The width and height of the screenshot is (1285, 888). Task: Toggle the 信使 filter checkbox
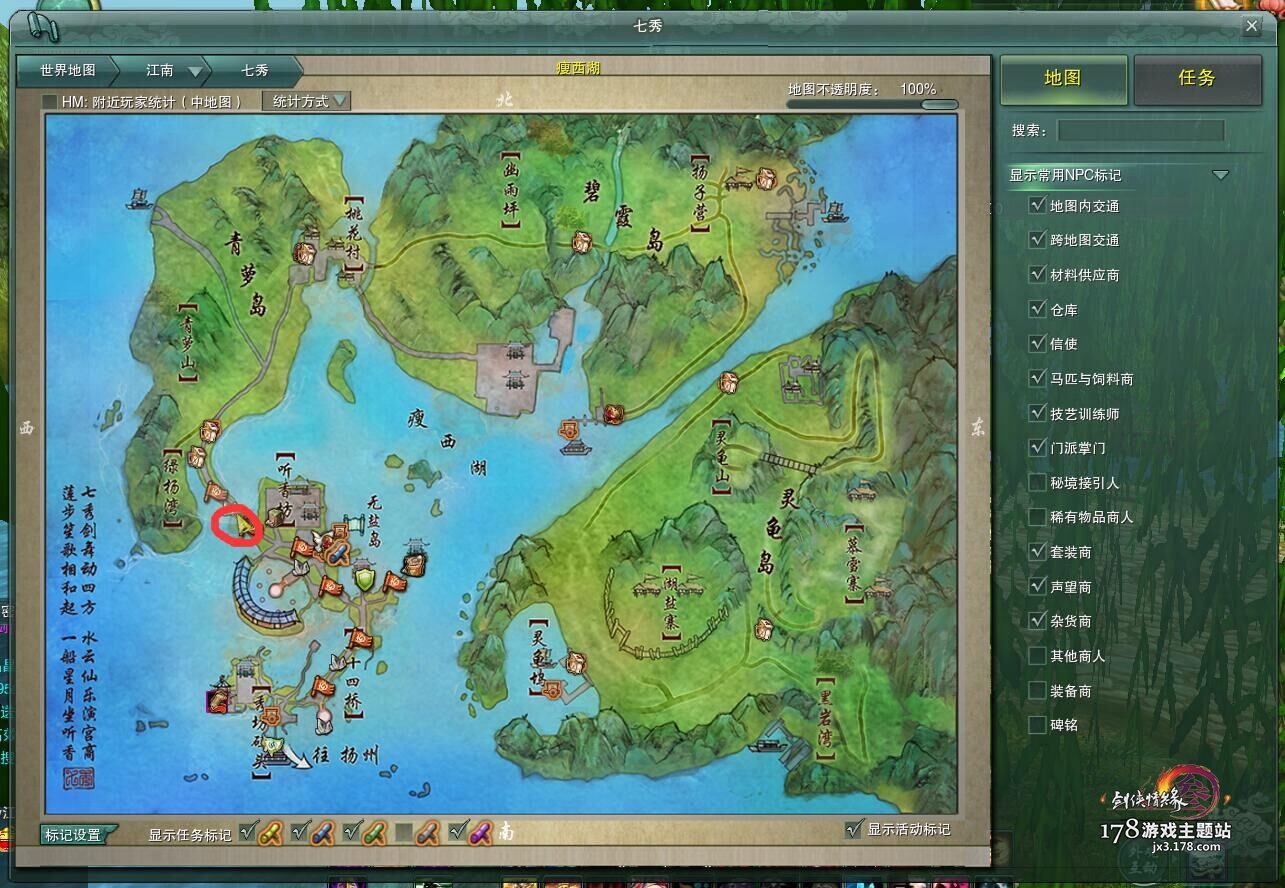pos(1037,343)
